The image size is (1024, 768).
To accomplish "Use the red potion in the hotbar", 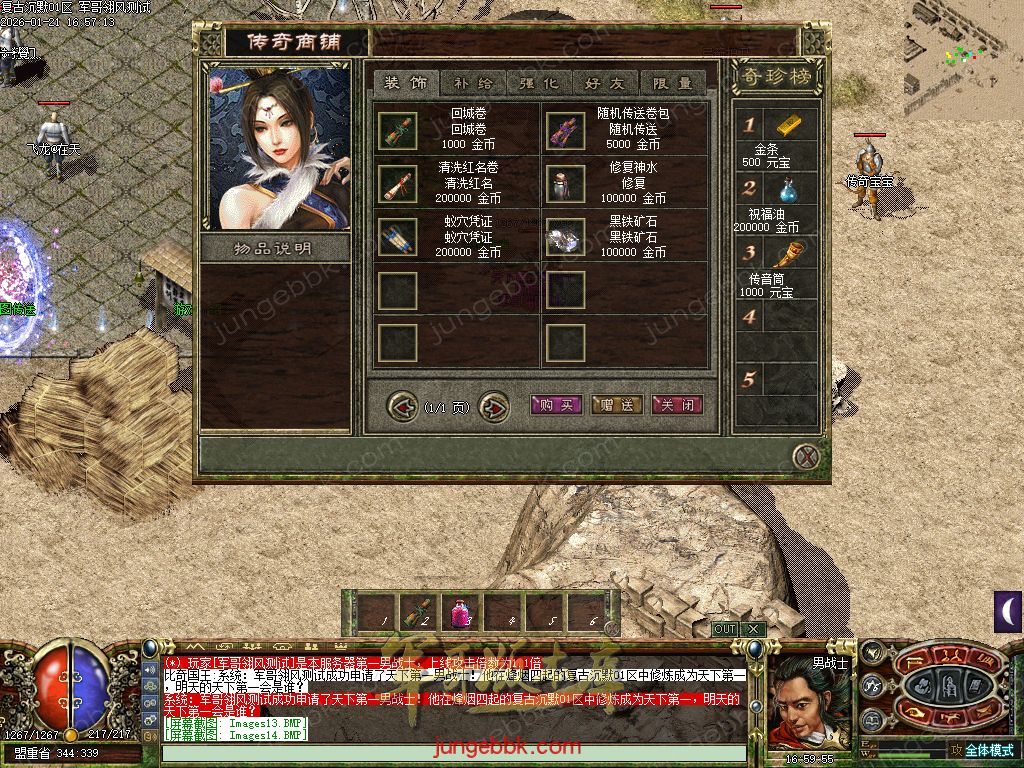I will [461, 611].
